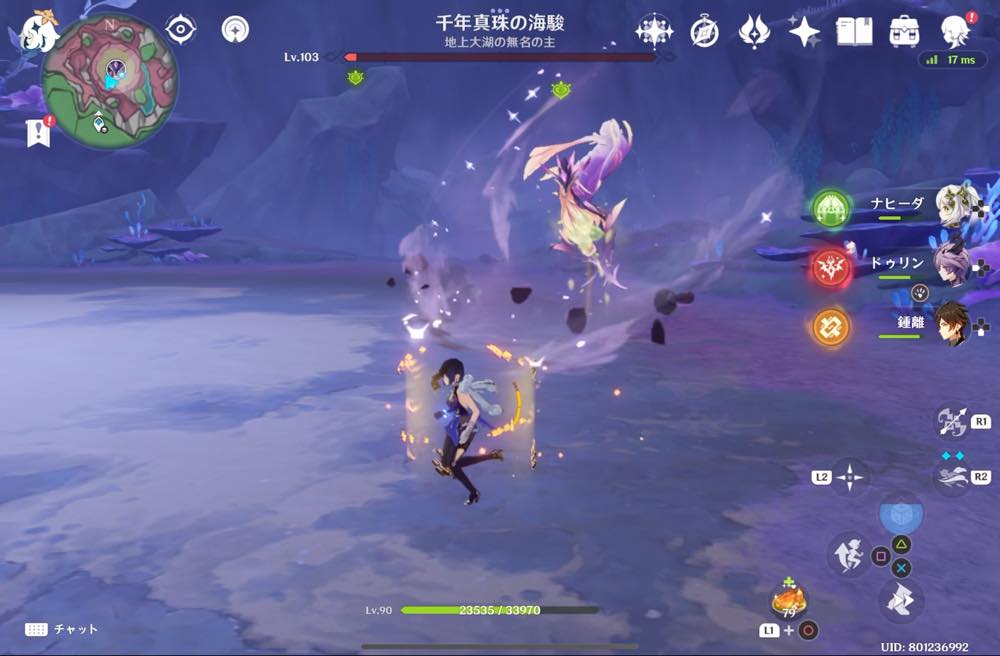Screen dimensions: 1000x656
Task: Tap the sprint running-figure button
Action: 848,555
